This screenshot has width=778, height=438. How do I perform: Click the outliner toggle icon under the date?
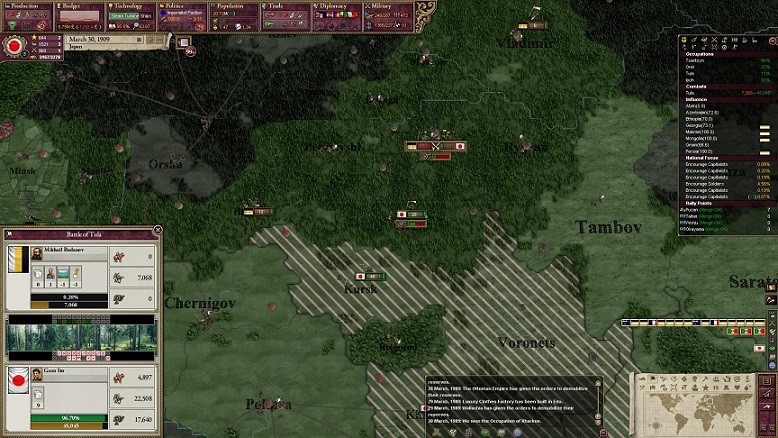tap(184, 41)
